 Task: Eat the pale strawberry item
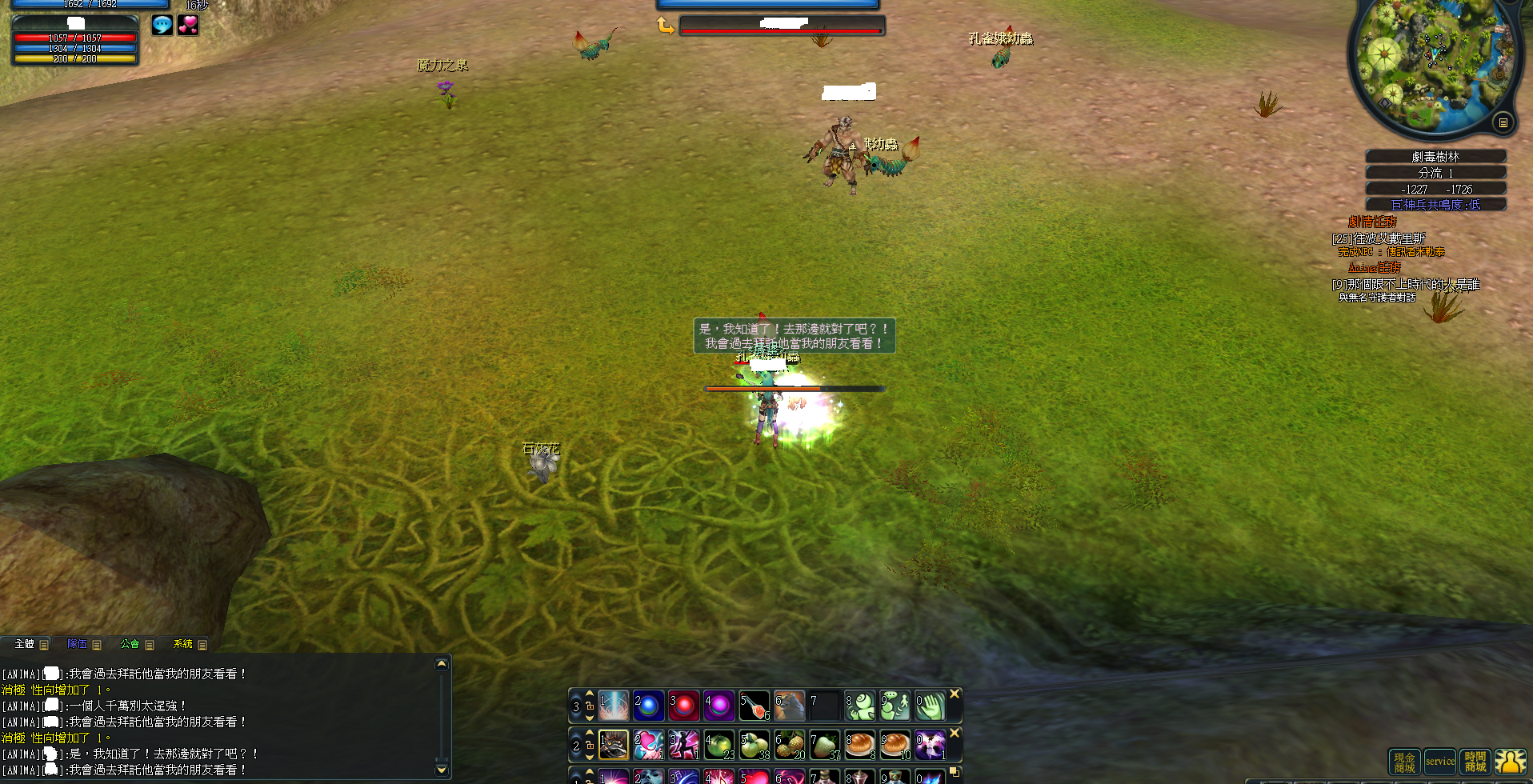click(x=824, y=745)
